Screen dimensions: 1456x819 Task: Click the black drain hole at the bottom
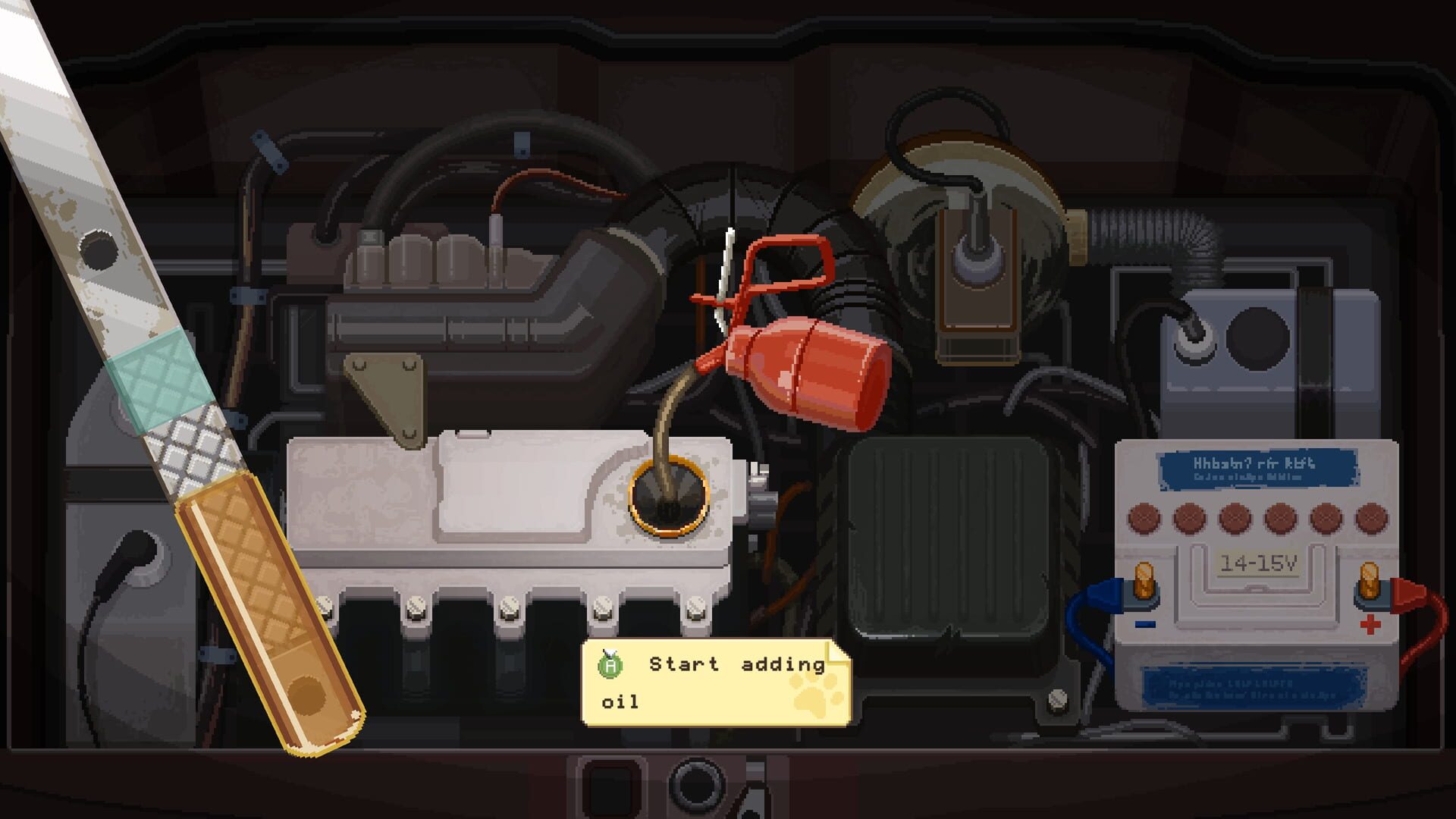pyautogui.click(x=698, y=785)
